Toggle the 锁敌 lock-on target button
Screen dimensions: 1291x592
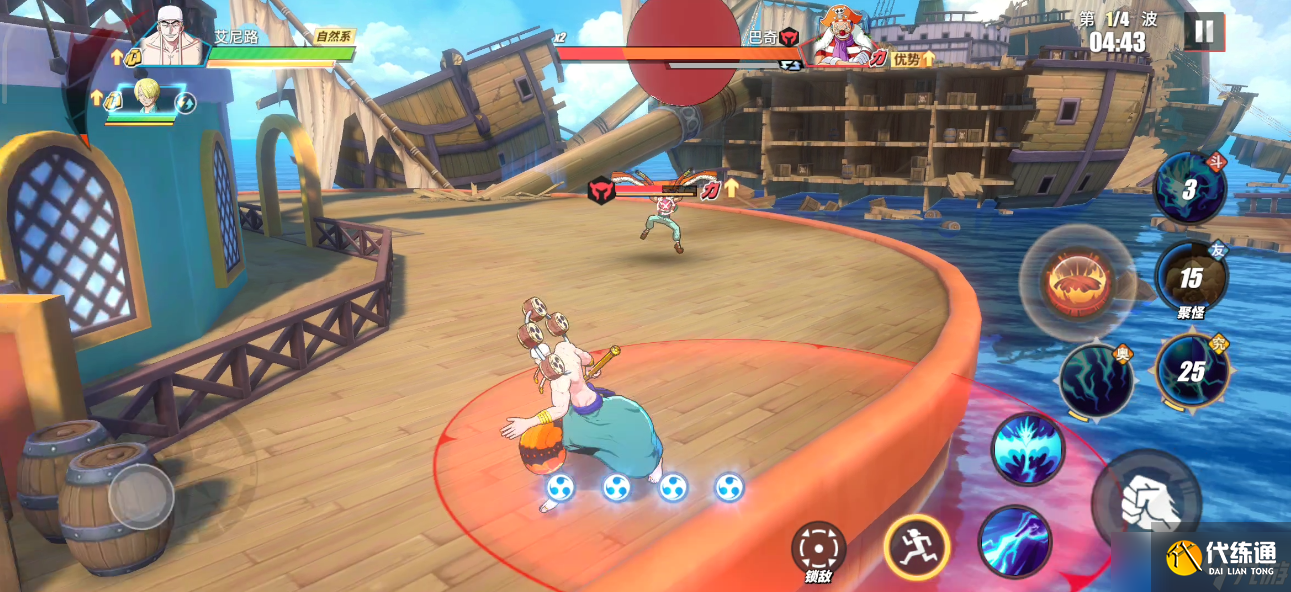coord(818,550)
